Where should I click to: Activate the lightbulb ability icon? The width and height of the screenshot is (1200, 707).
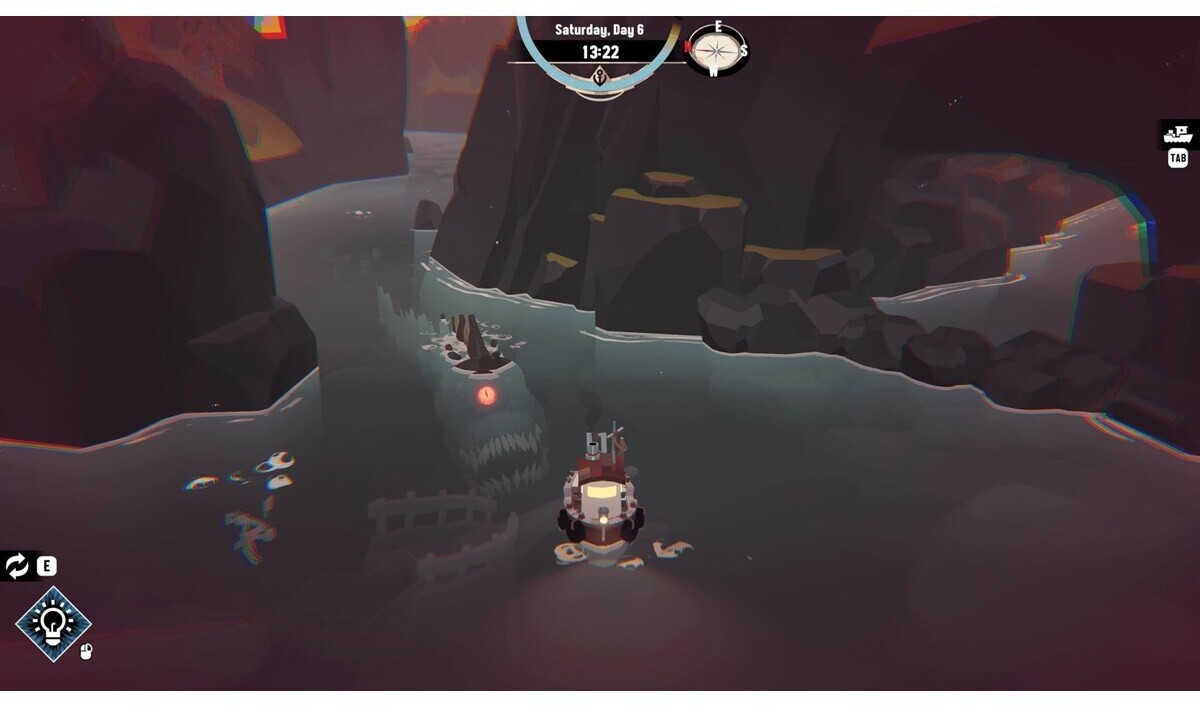click(x=53, y=624)
